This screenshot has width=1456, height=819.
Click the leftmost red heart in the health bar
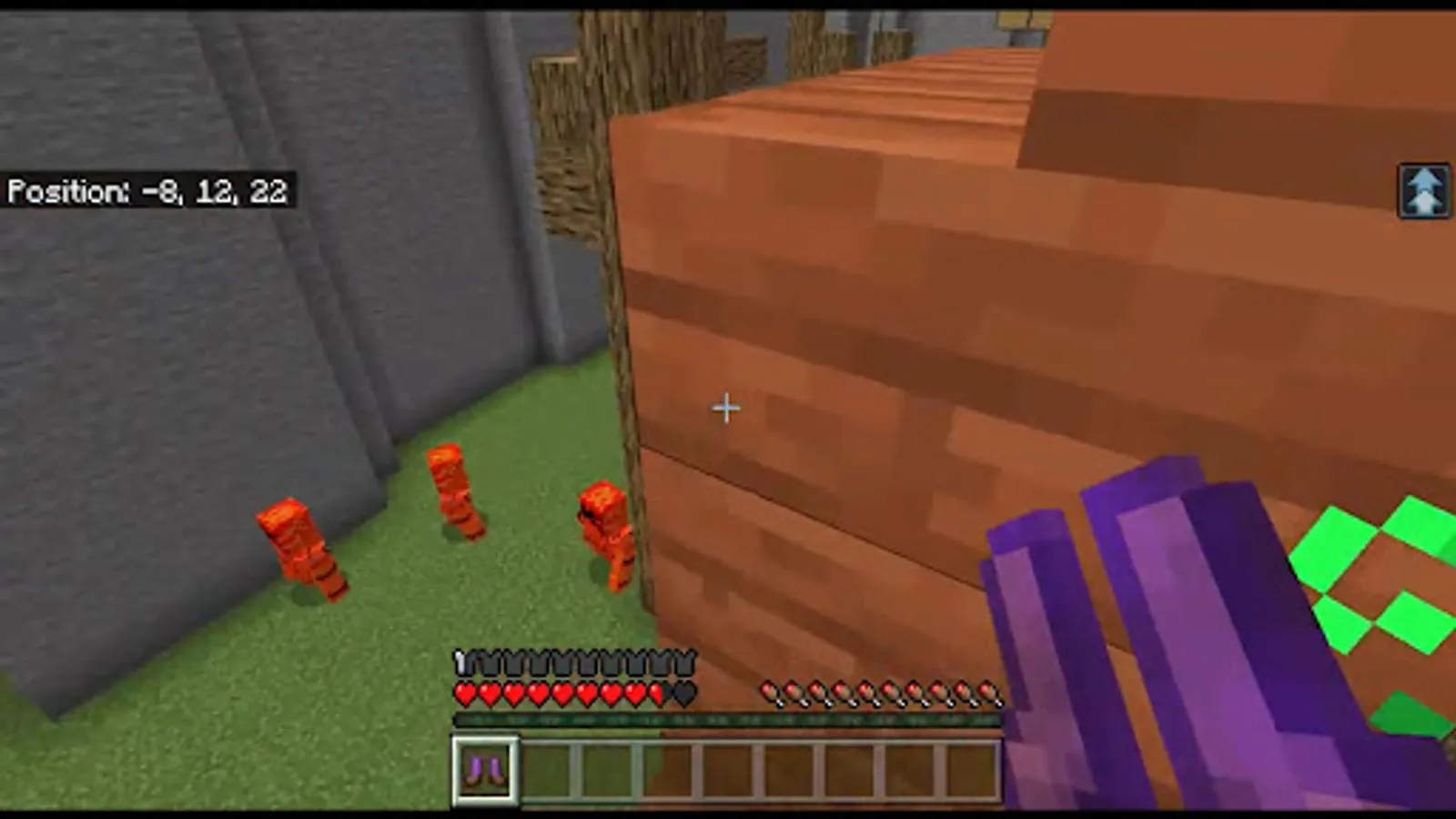pos(464,693)
